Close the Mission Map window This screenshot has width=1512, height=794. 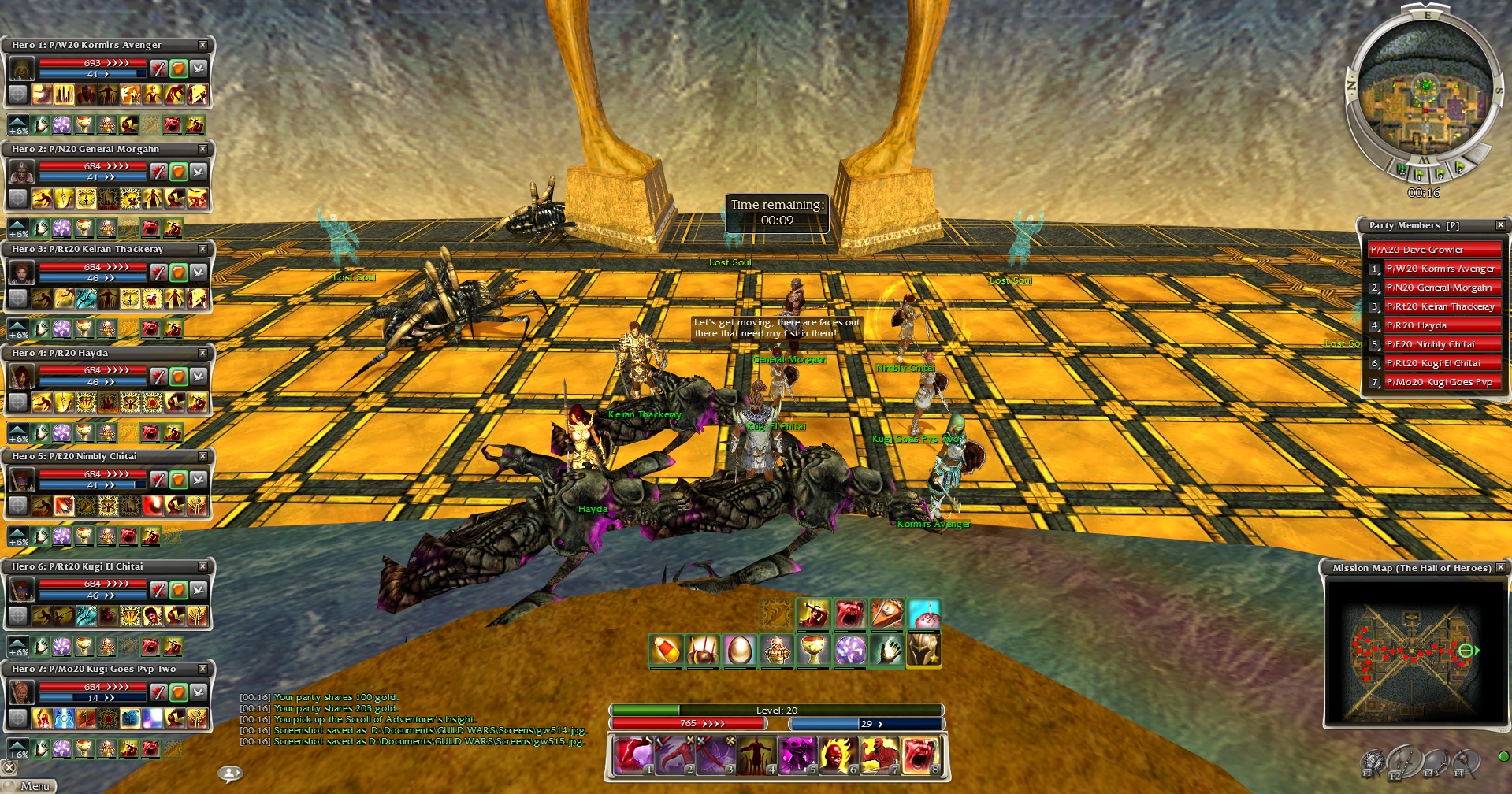1500,567
